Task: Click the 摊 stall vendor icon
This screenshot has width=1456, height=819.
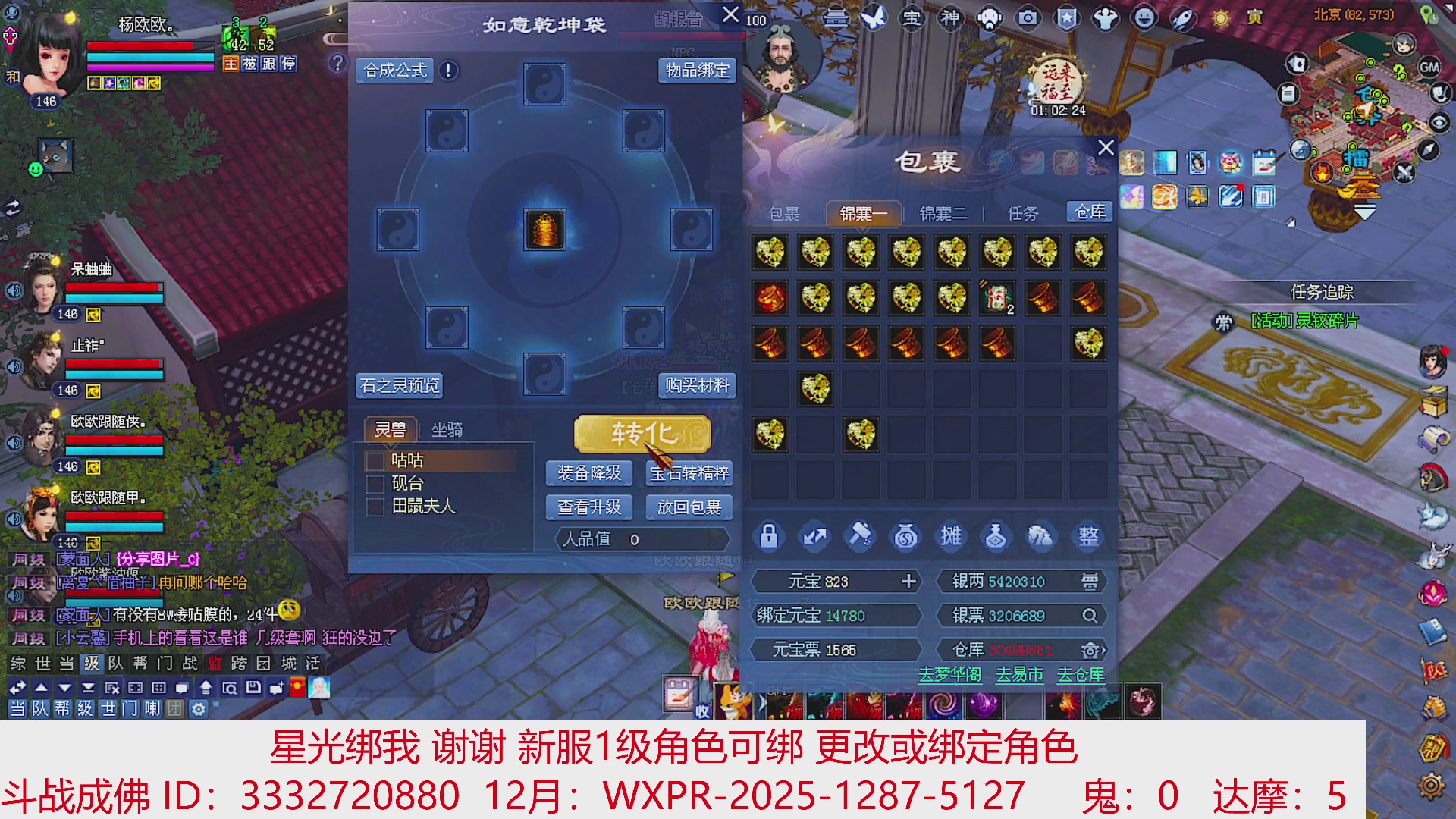Action: tap(950, 536)
